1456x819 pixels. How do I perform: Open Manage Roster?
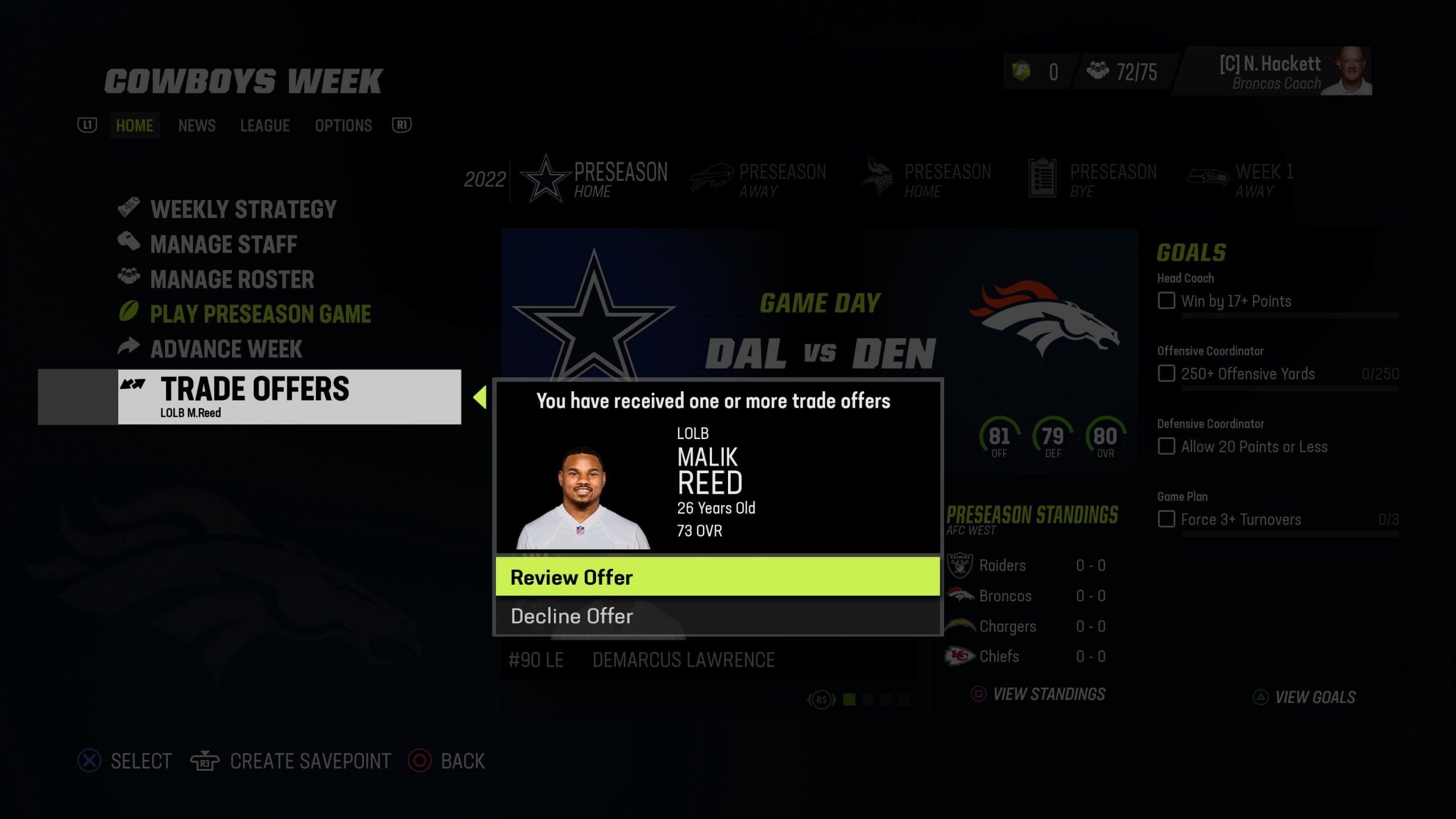[x=232, y=279]
